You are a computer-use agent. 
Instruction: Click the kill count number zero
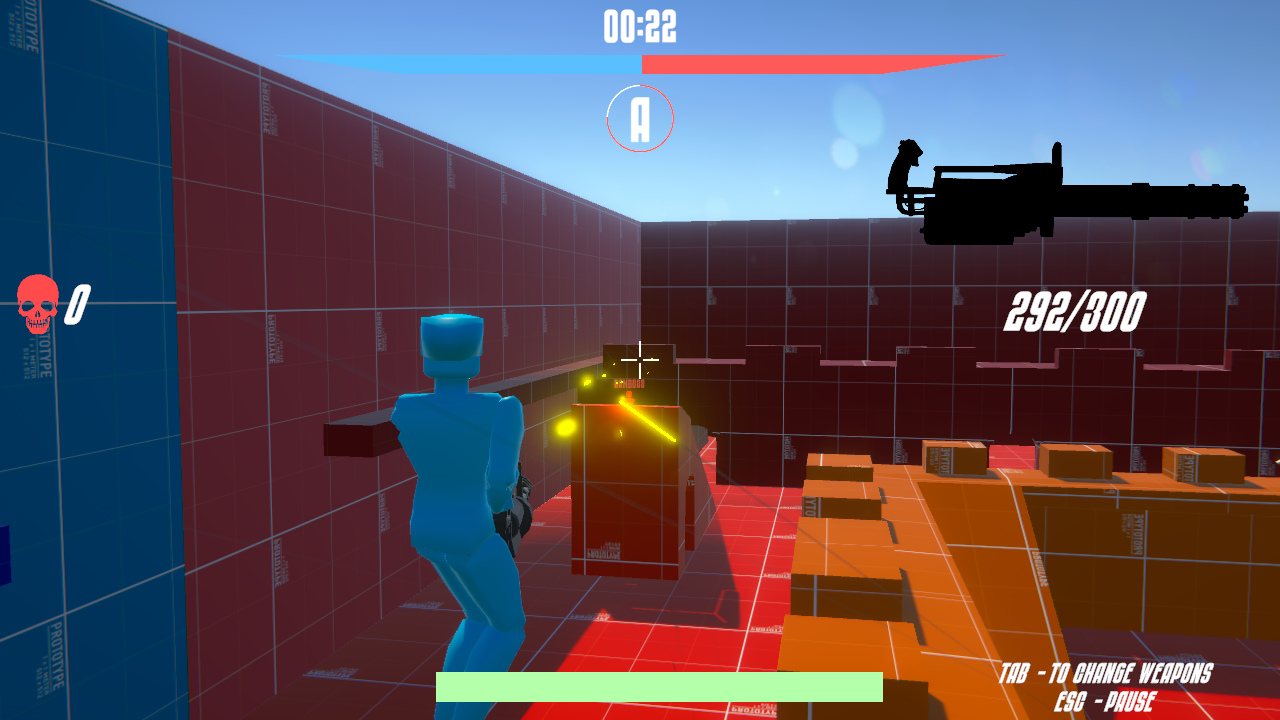click(77, 303)
